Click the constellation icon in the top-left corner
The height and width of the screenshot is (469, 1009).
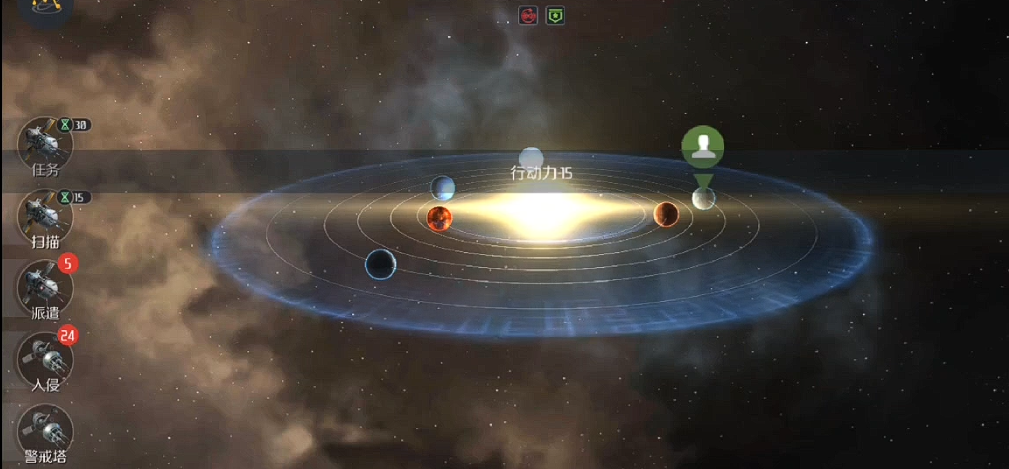(45, 8)
